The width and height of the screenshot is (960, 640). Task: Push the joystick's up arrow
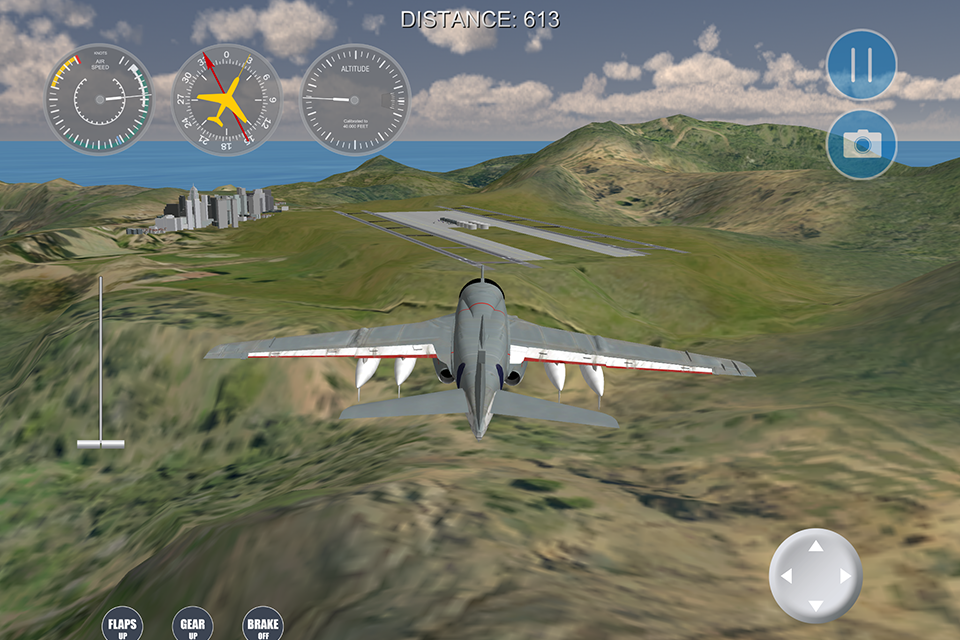816,547
